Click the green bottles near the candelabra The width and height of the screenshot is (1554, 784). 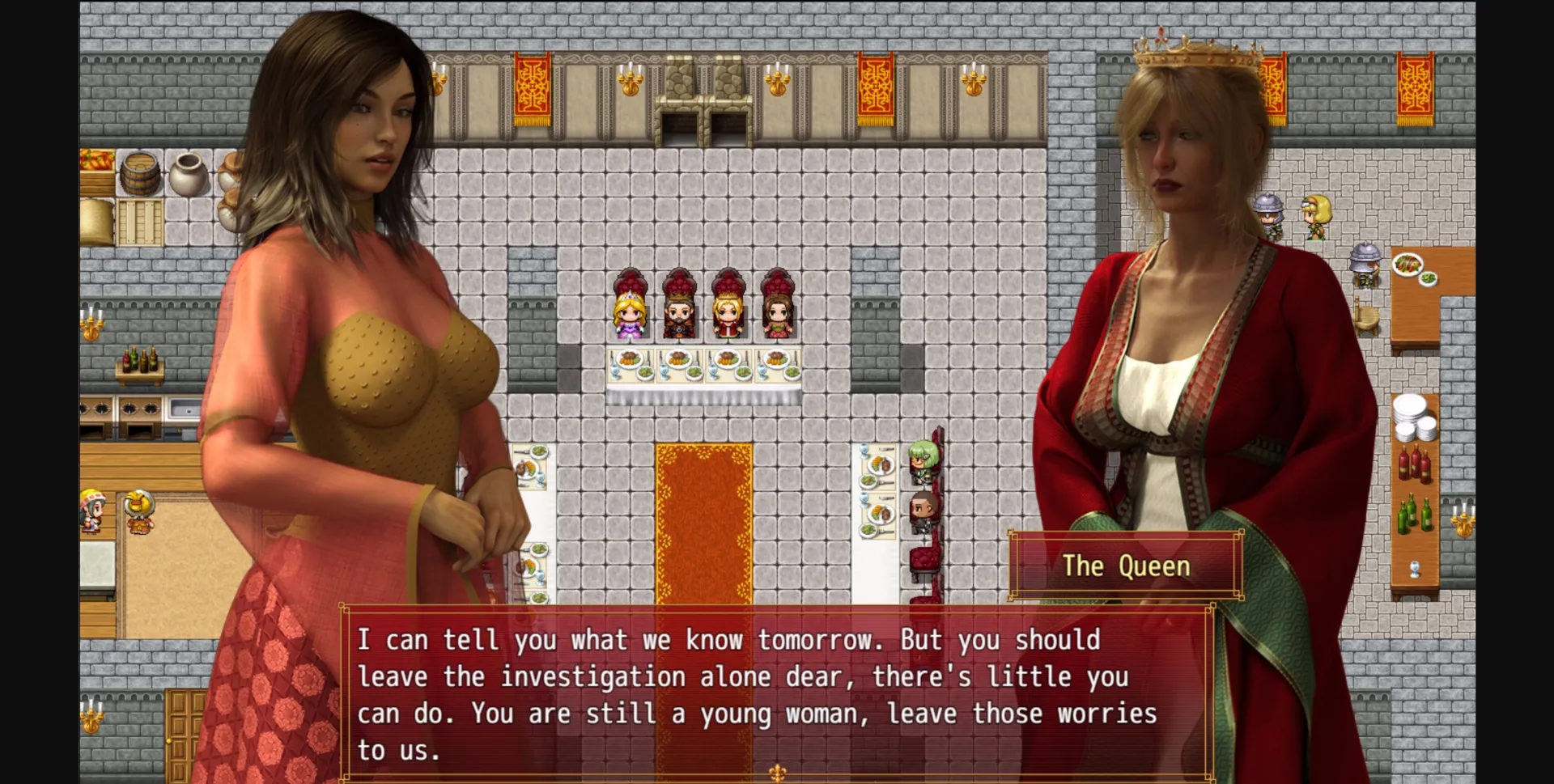(1414, 516)
